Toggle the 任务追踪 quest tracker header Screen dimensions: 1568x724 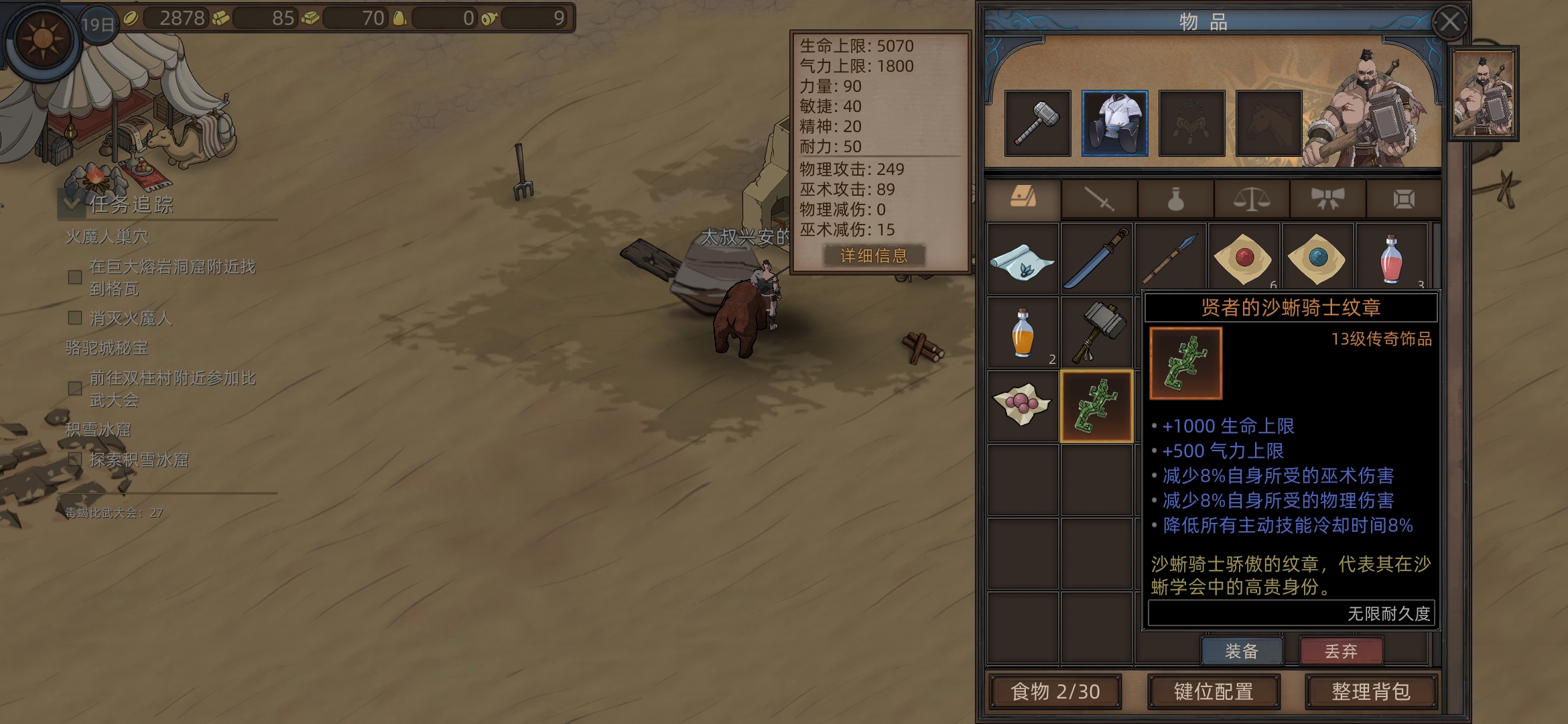(131, 204)
